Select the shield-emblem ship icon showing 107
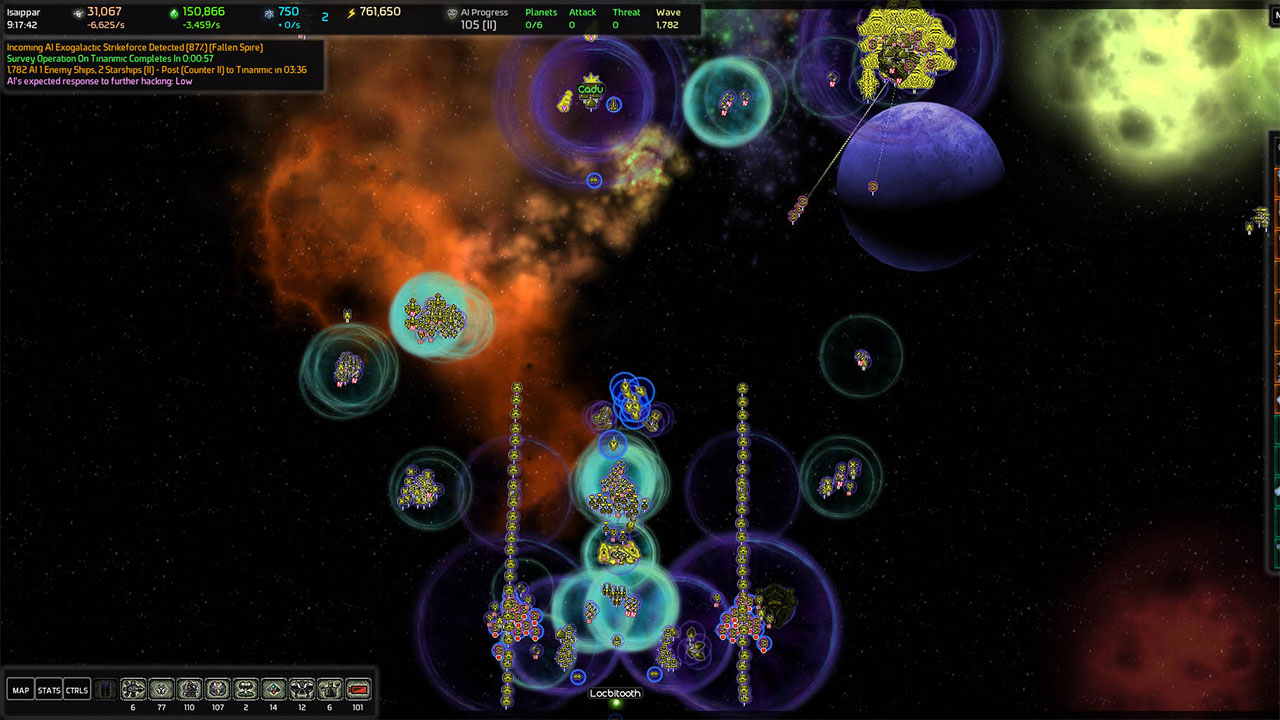The width and height of the screenshot is (1280, 720). pyautogui.click(x=217, y=688)
